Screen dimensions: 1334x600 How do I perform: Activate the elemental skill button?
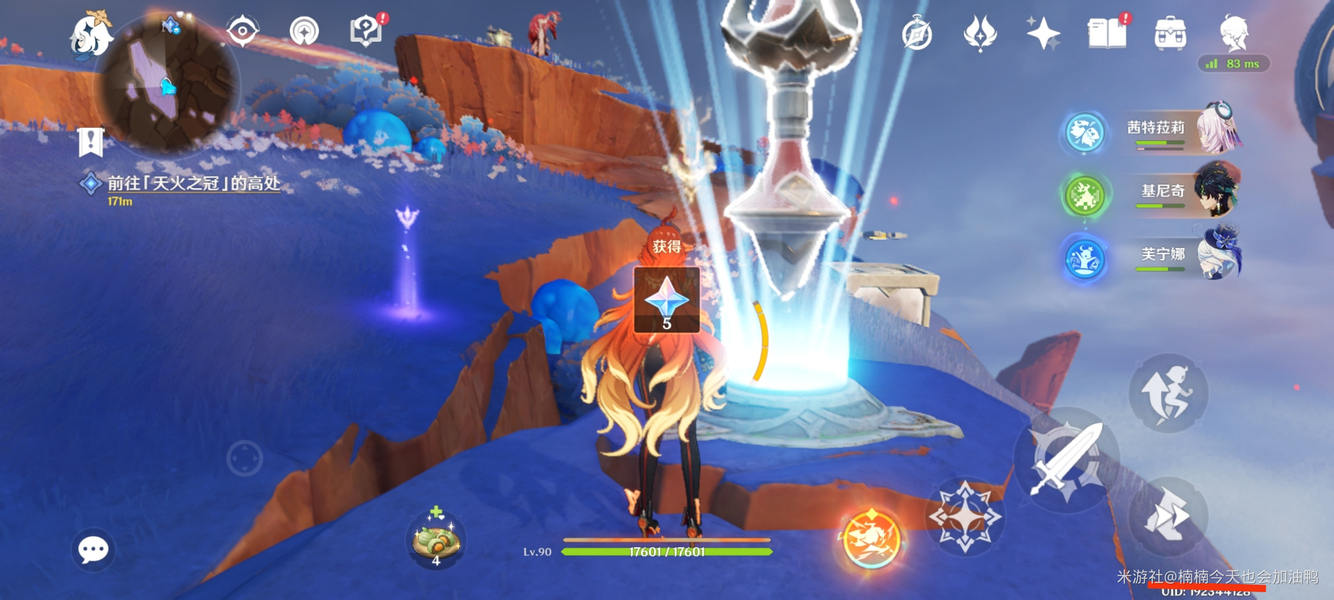(965, 517)
